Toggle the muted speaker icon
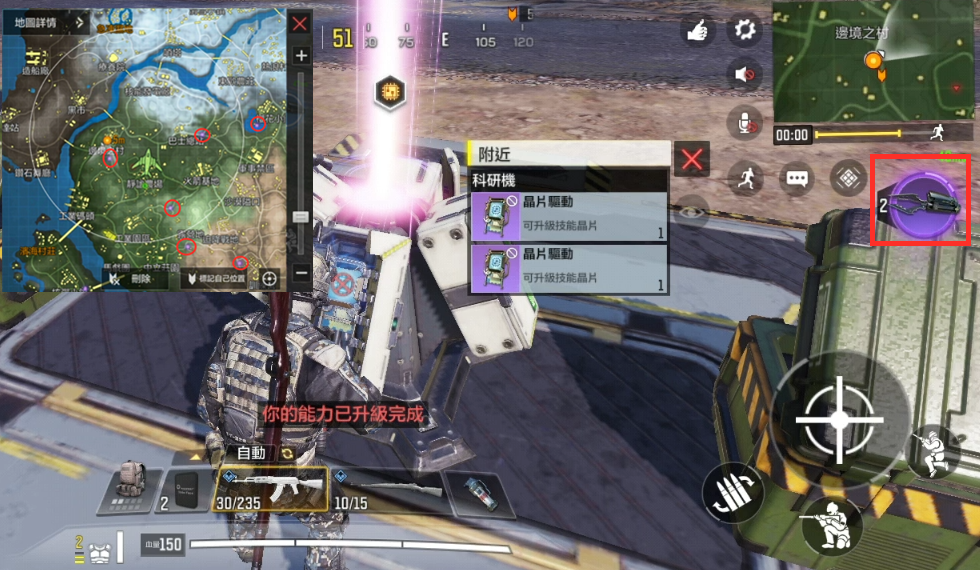The image size is (980, 570). pos(744,75)
